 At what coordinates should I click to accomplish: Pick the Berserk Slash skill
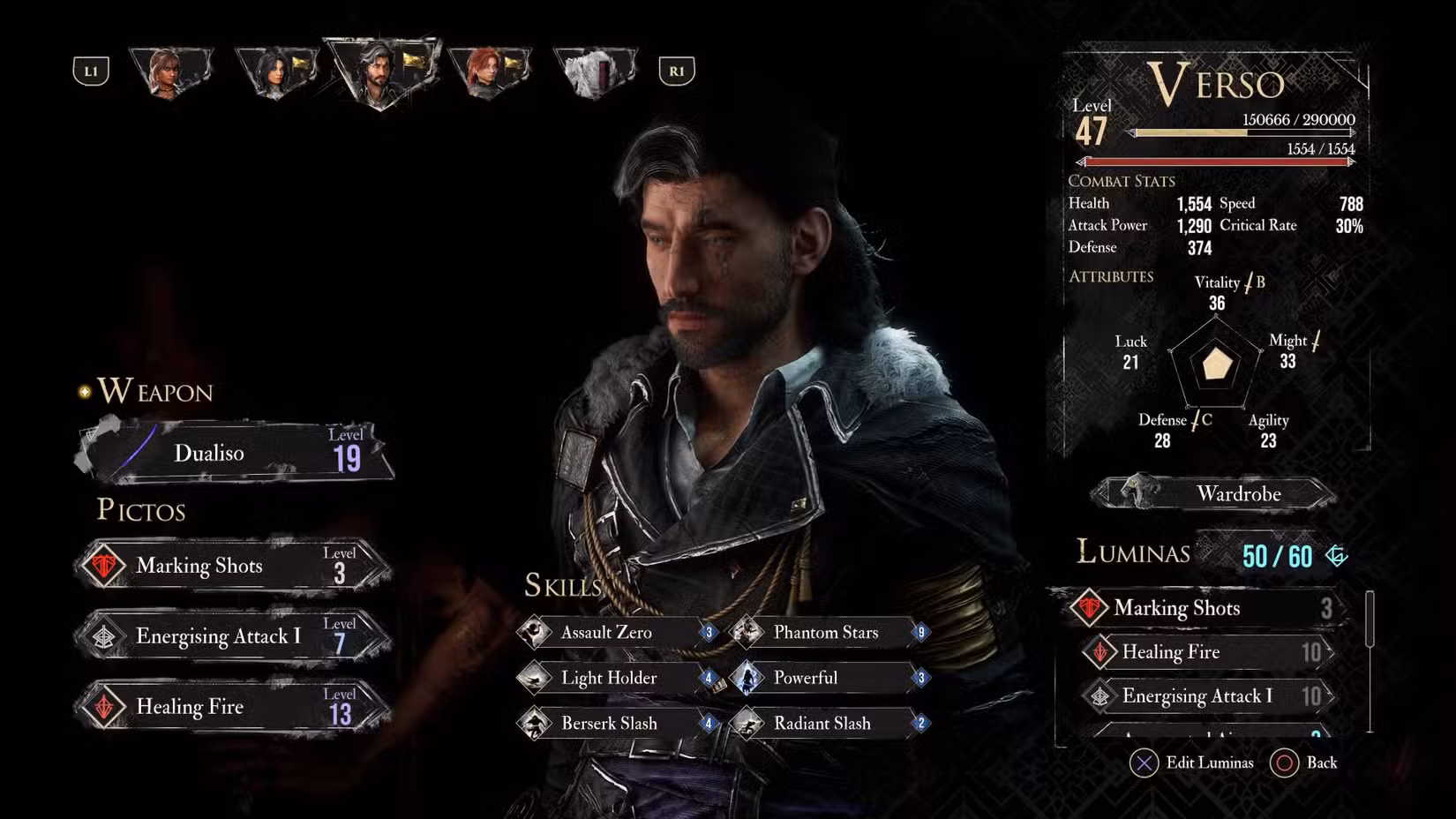[x=618, y=724]
